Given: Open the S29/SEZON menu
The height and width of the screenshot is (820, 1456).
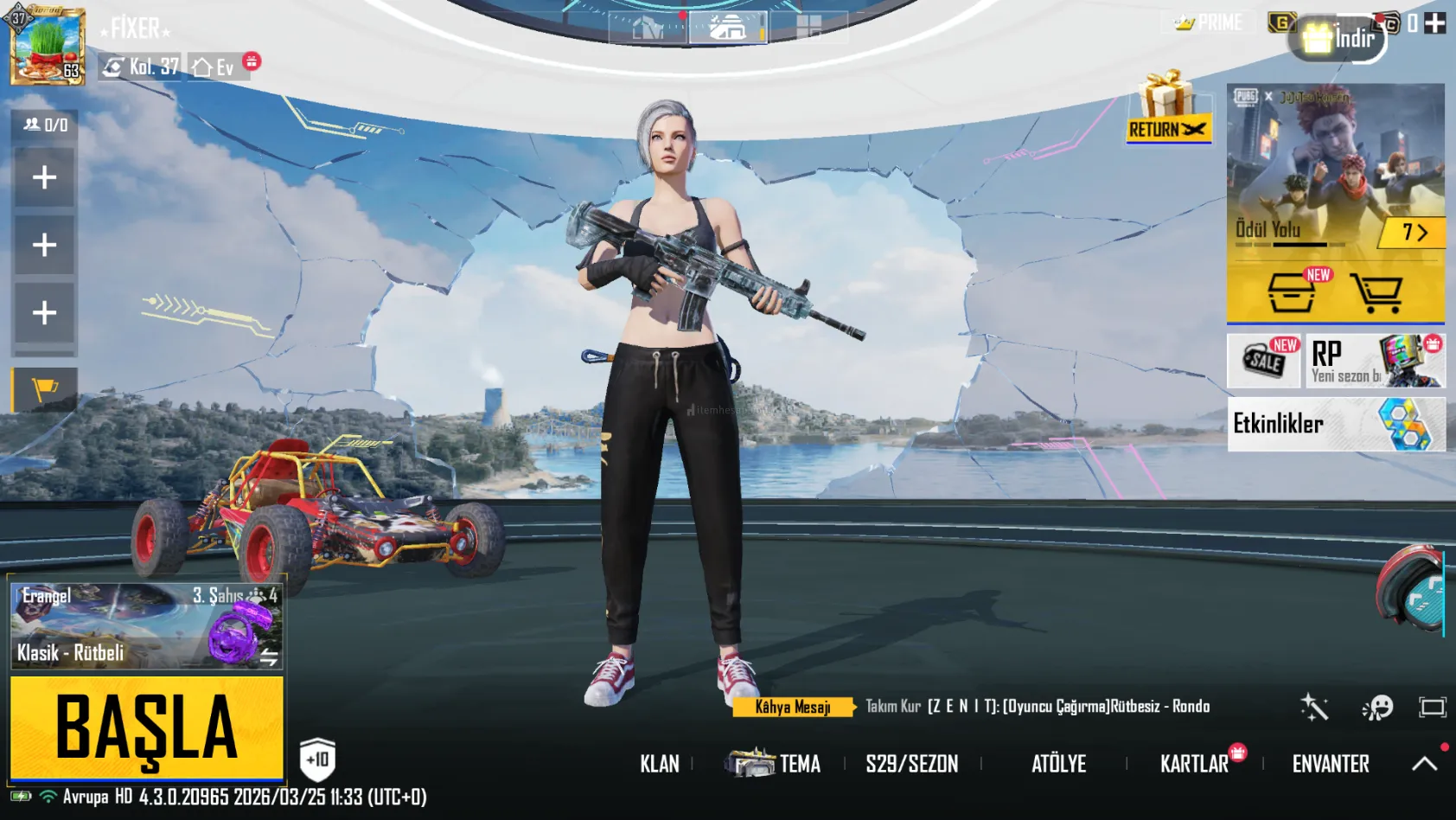Looking at the screenshot, I should 911,764.
